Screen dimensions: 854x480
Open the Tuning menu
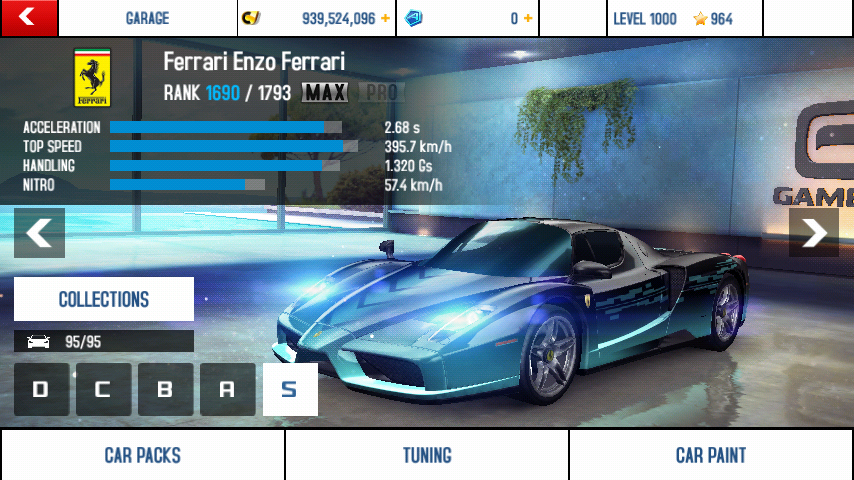point(427,455)
